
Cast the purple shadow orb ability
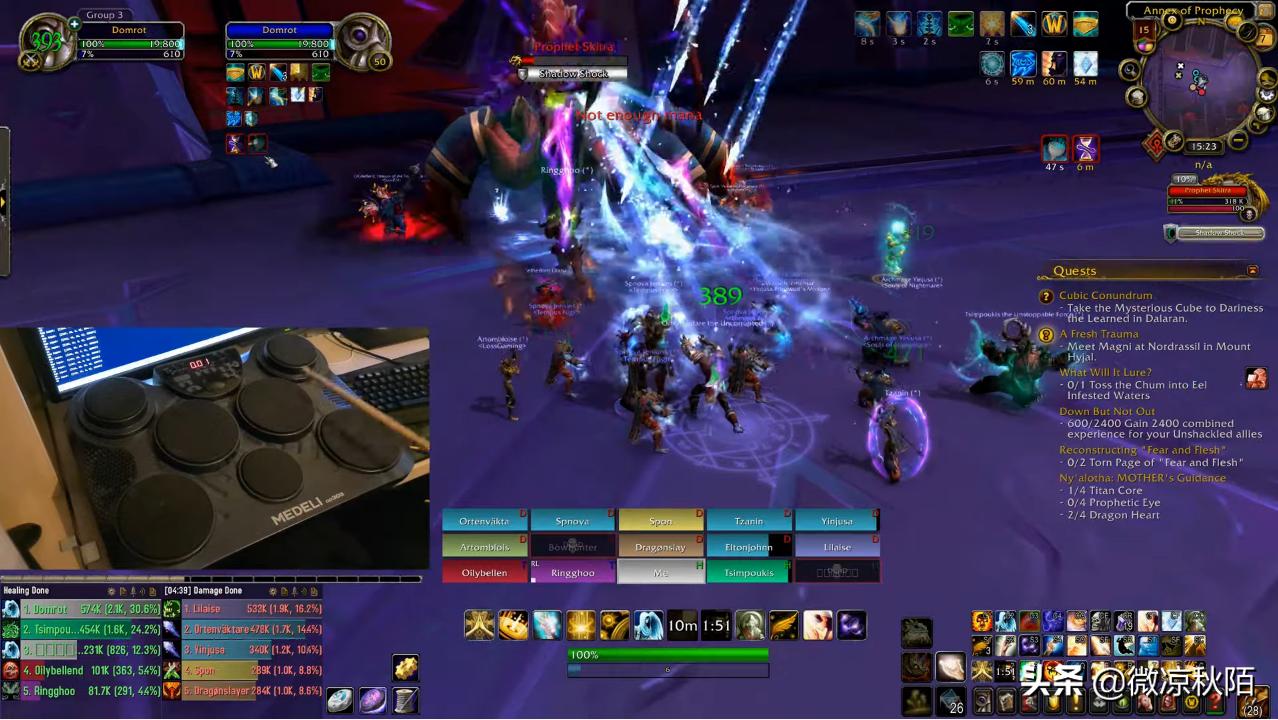851,626
